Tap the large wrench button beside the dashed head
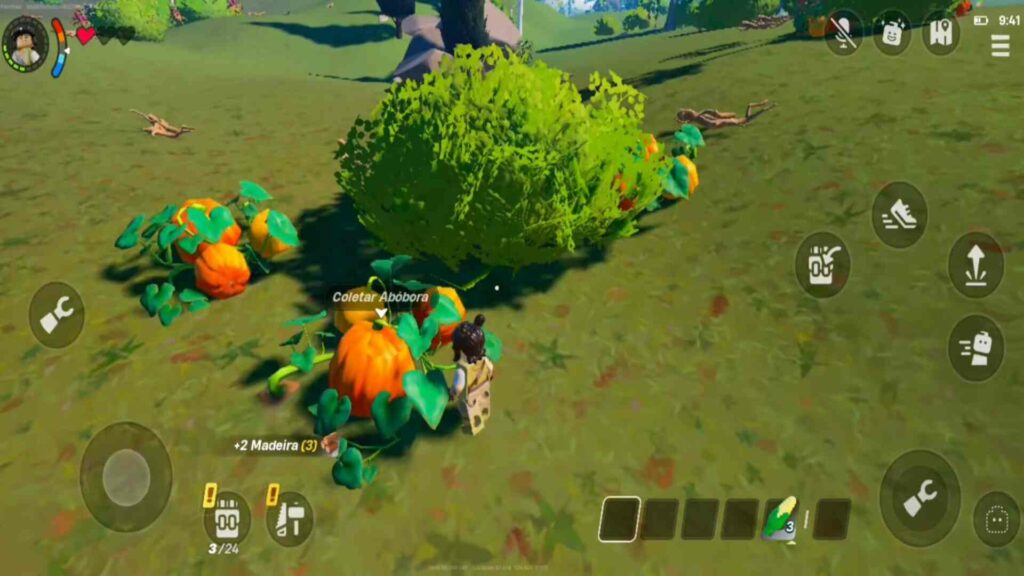The image size is (1024, 576). [x=919, y=497]
